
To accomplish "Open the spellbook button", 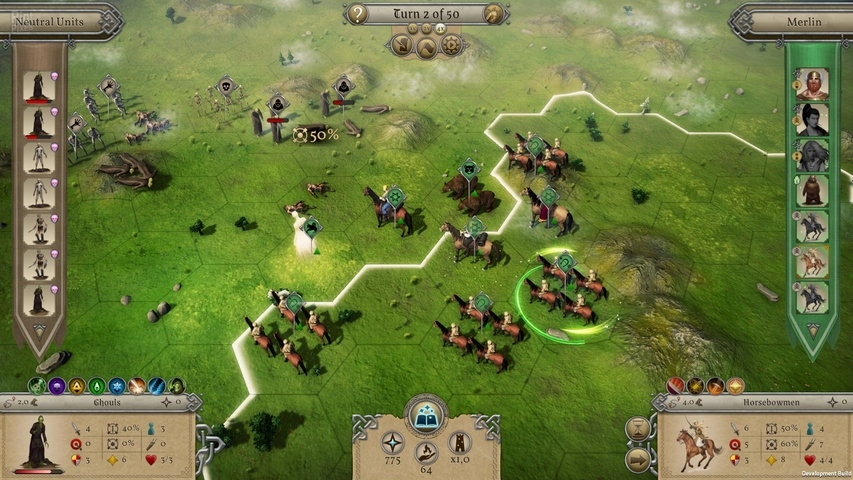I will tap(426, 413).
